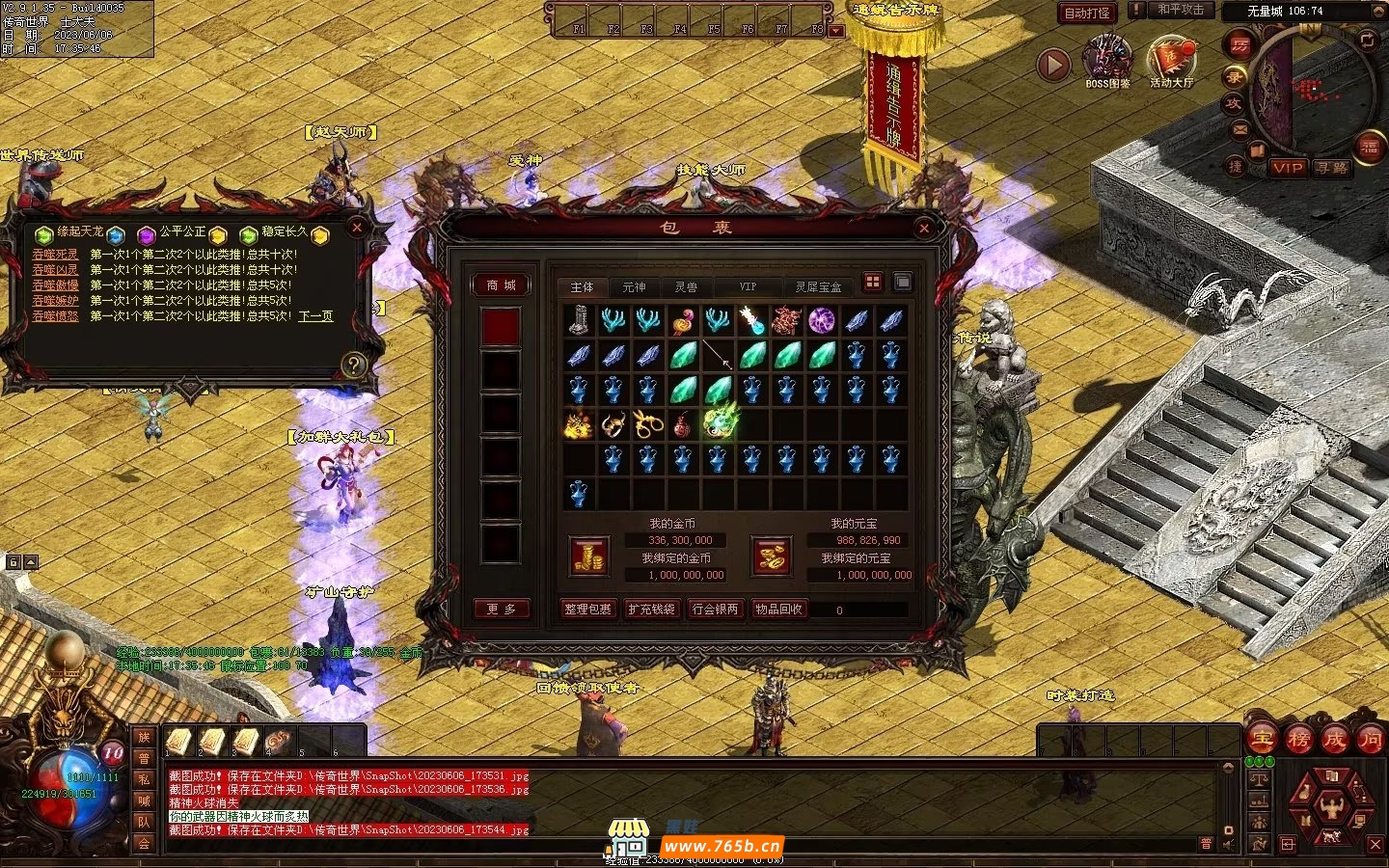Open the question mark help in the dialog

tap(354, 365)
